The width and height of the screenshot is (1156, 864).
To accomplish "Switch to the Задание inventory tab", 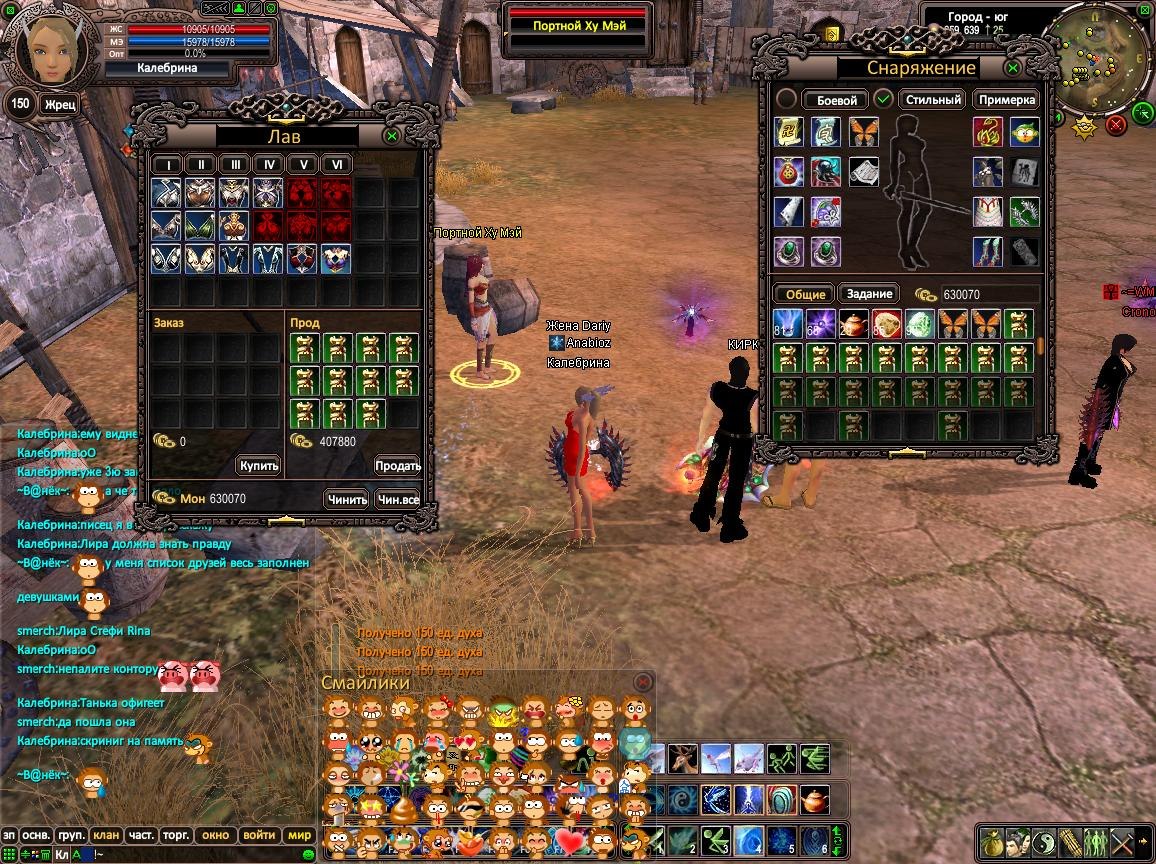I will [869, 294].
